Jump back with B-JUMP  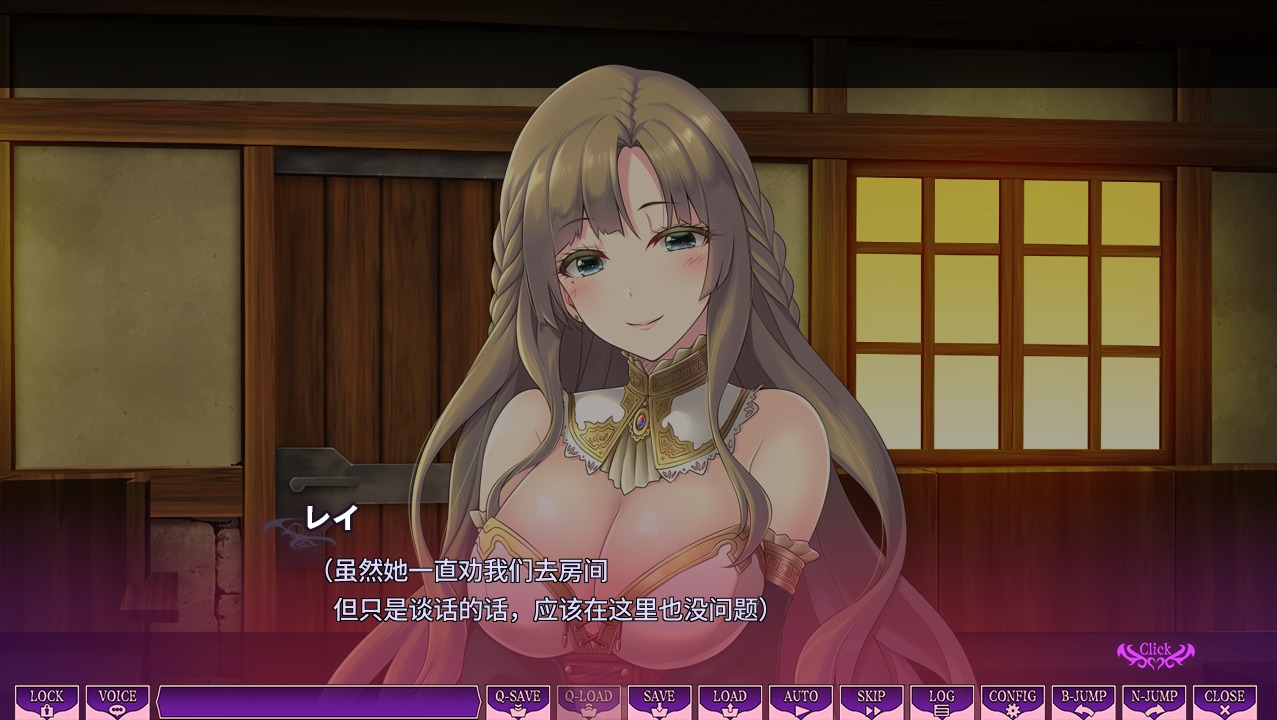point(1084,702)
